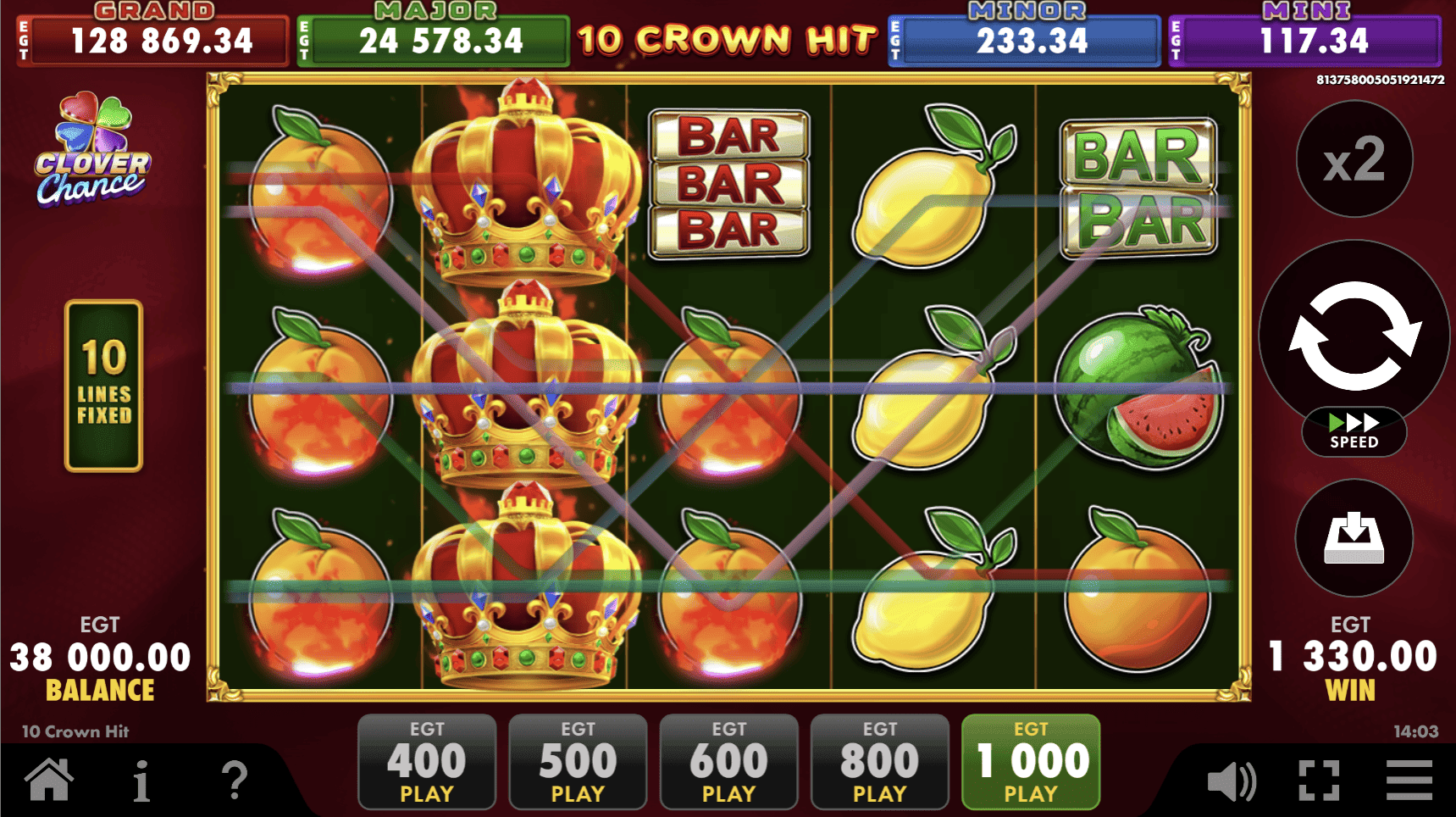Select the Minor jackpot display
The image size is (1456, 817).
(1022, 38)
